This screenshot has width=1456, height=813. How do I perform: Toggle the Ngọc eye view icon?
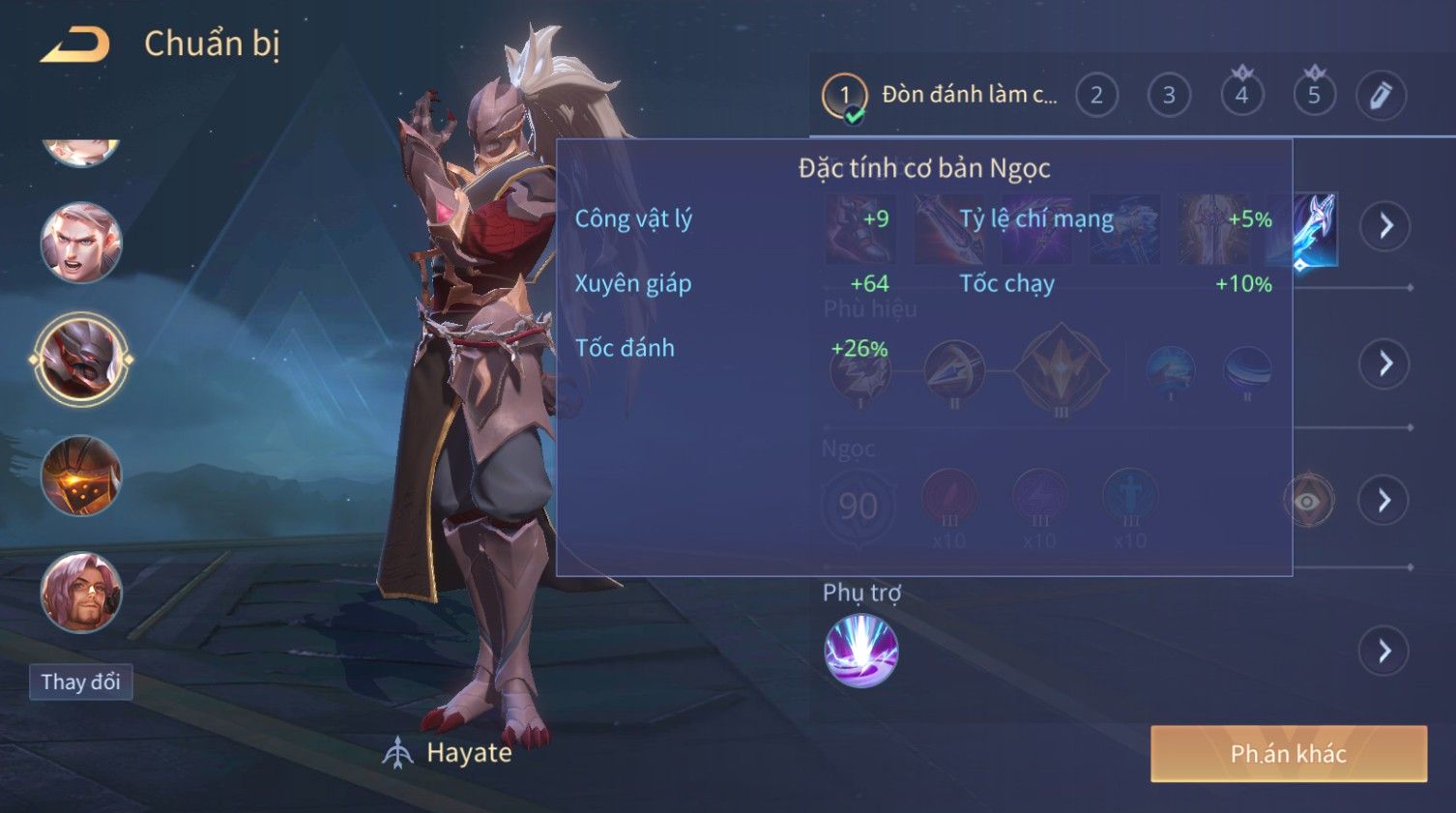(1307, 501)
